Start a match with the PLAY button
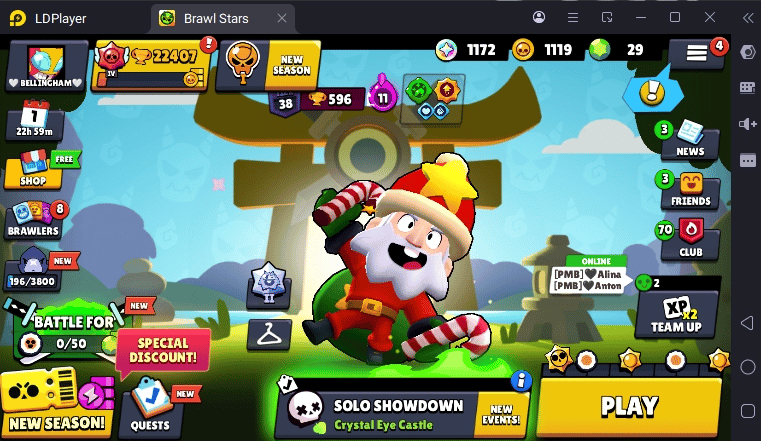 629,406
